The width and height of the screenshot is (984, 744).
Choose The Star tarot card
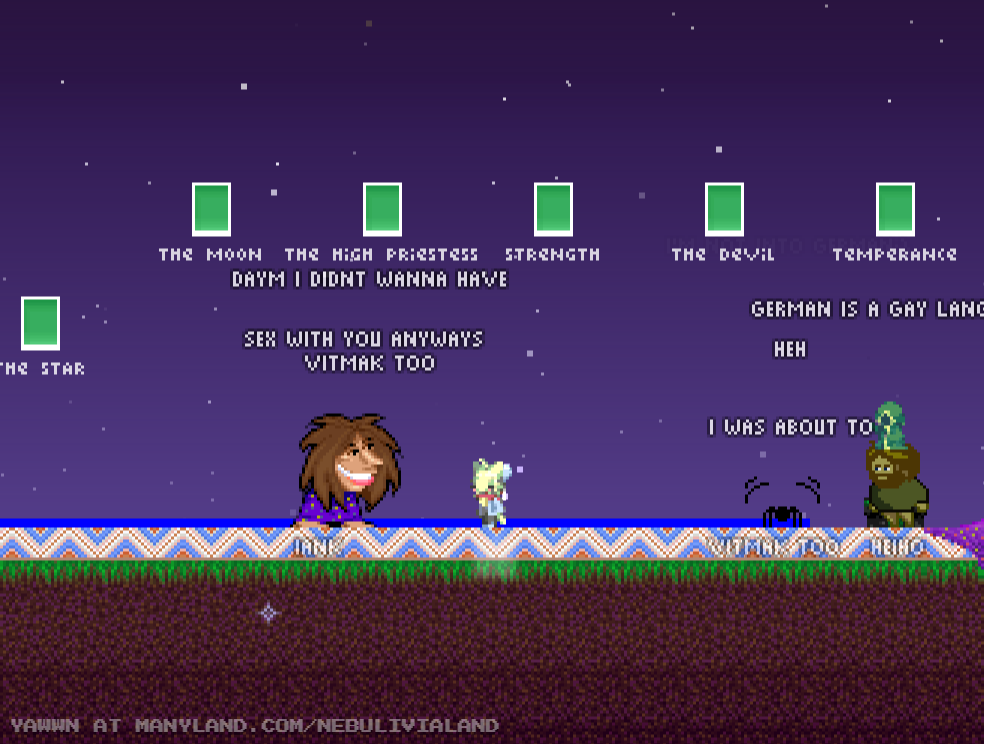(40, 324)
